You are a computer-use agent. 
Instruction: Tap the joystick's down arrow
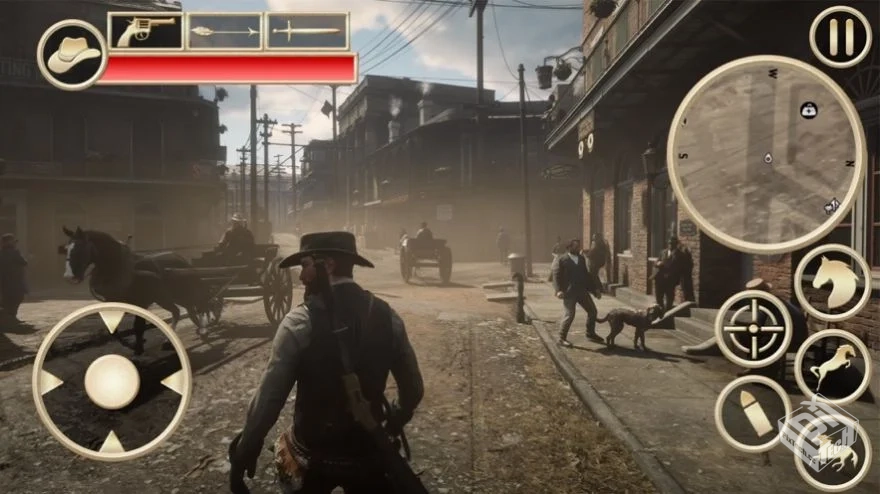(112, 441)
